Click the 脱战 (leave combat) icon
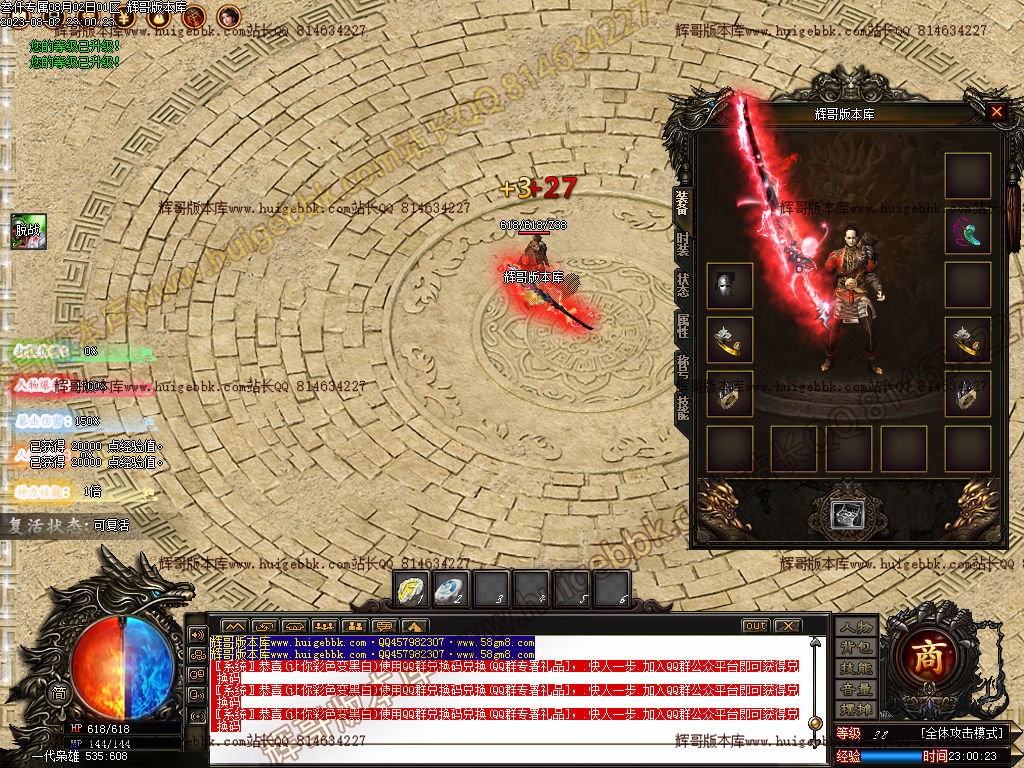The width and height of the screenshot is (1024, 768). click(x=29, y=231)
